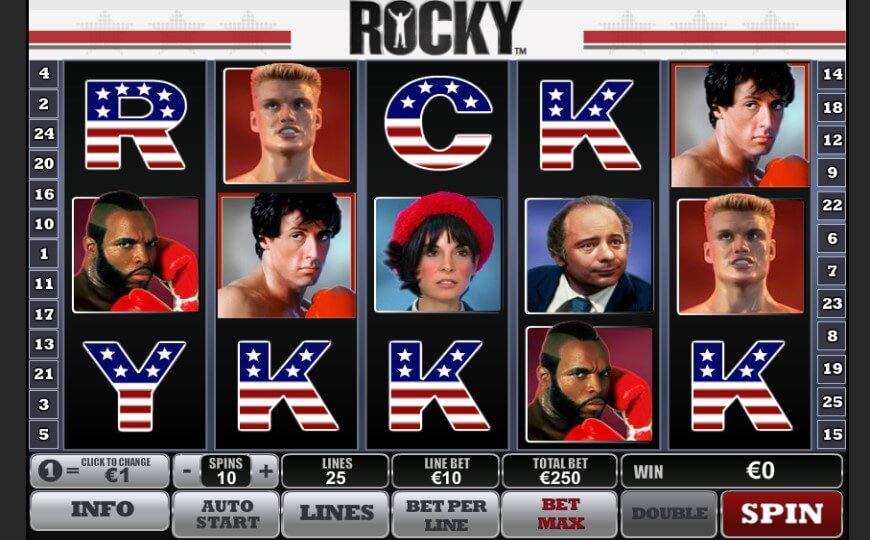The image size is (870, 540).
Task: Select payline number 14 marker
Action: point(832,74)
